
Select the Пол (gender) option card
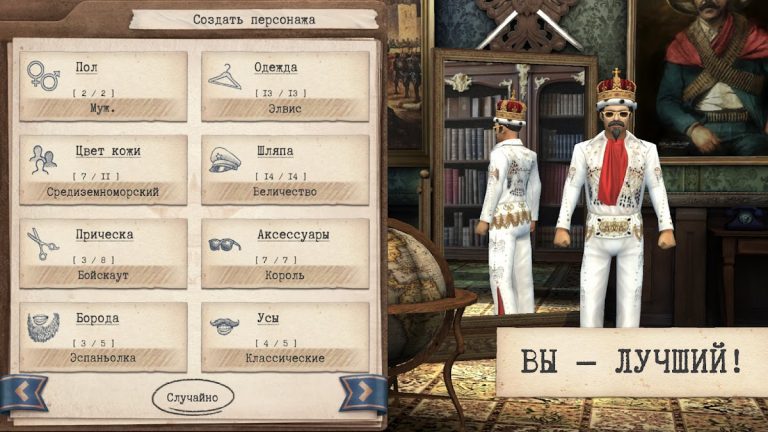[x=103, y=86]
